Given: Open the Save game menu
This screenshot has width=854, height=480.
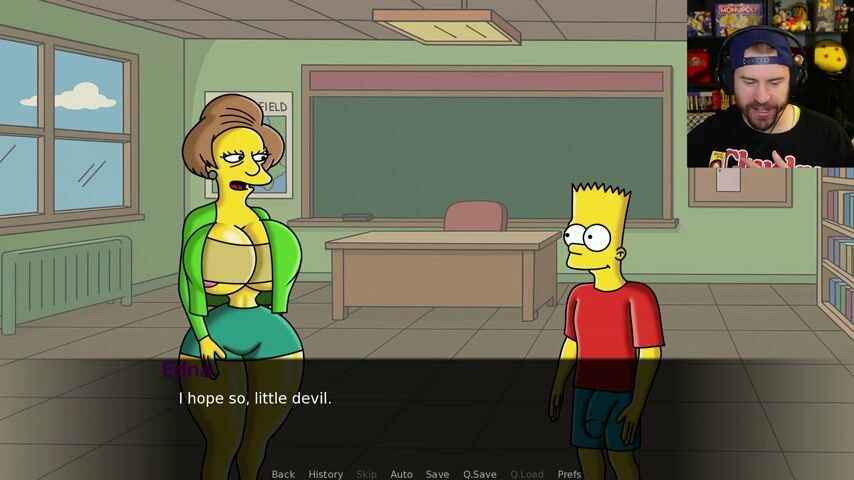Looking at the screenshot, I should click(437, 474).
